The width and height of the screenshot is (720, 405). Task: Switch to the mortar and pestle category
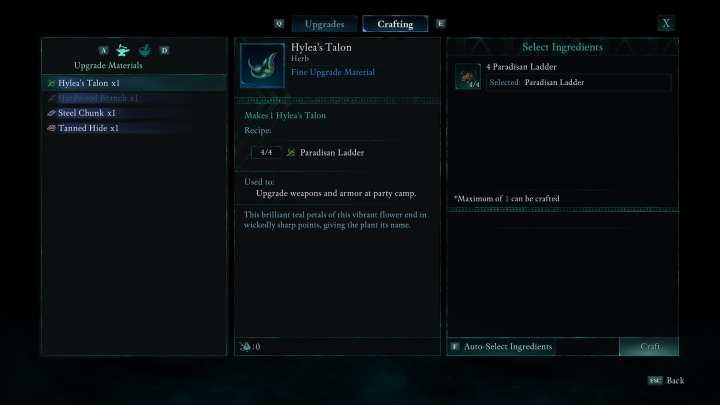[144, 50]
